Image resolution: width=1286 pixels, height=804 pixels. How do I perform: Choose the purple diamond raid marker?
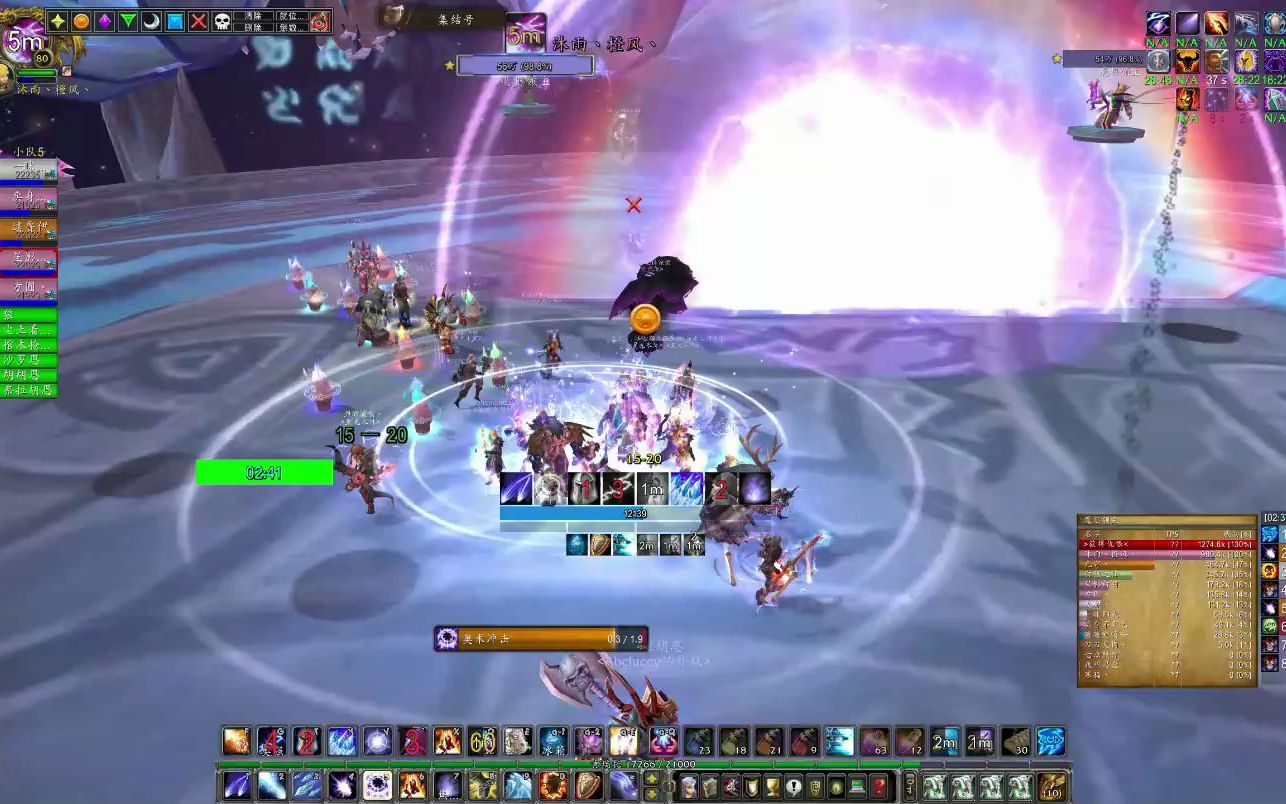(104, 21)
